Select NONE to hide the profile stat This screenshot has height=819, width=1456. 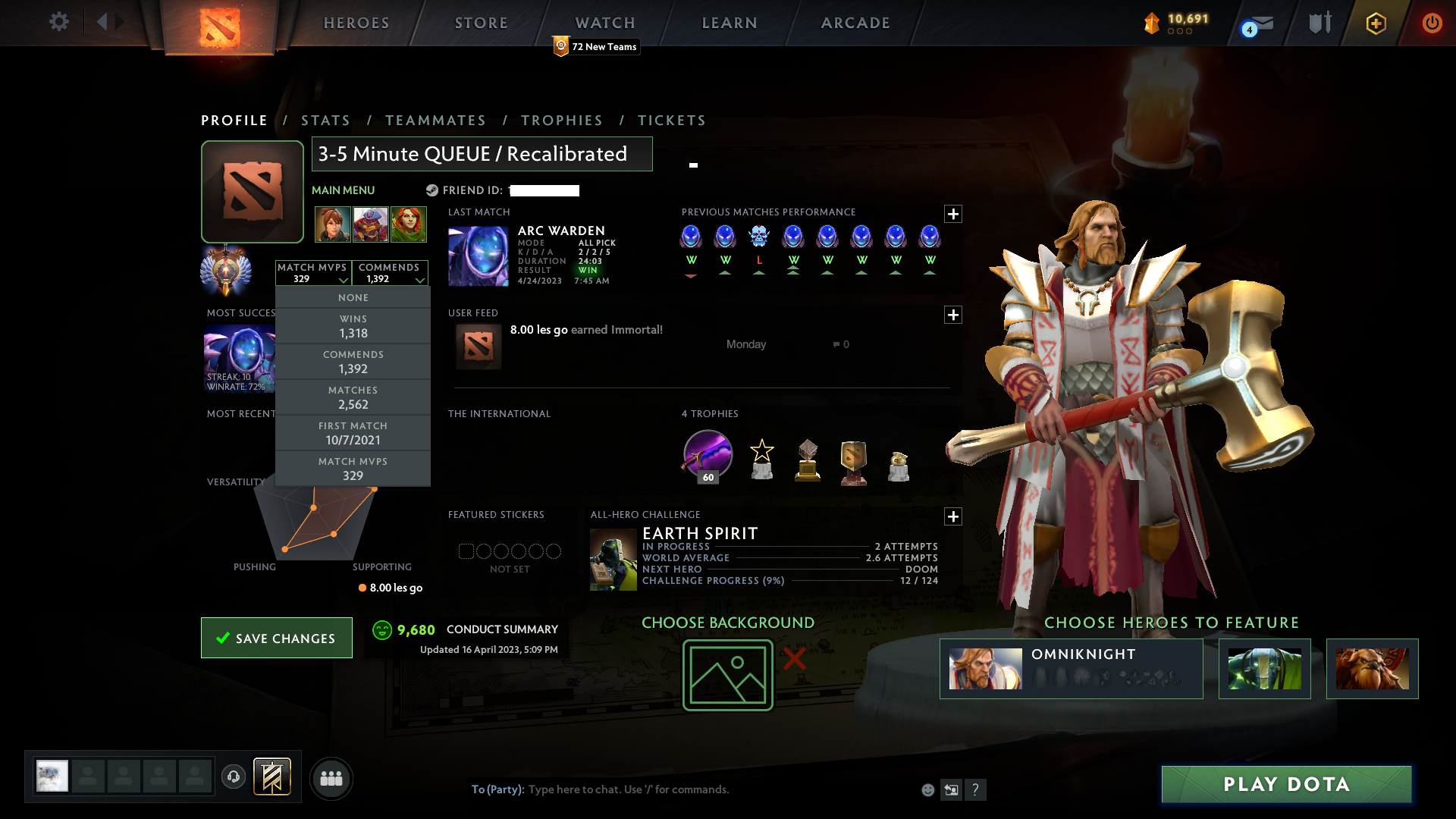point(353,297)
